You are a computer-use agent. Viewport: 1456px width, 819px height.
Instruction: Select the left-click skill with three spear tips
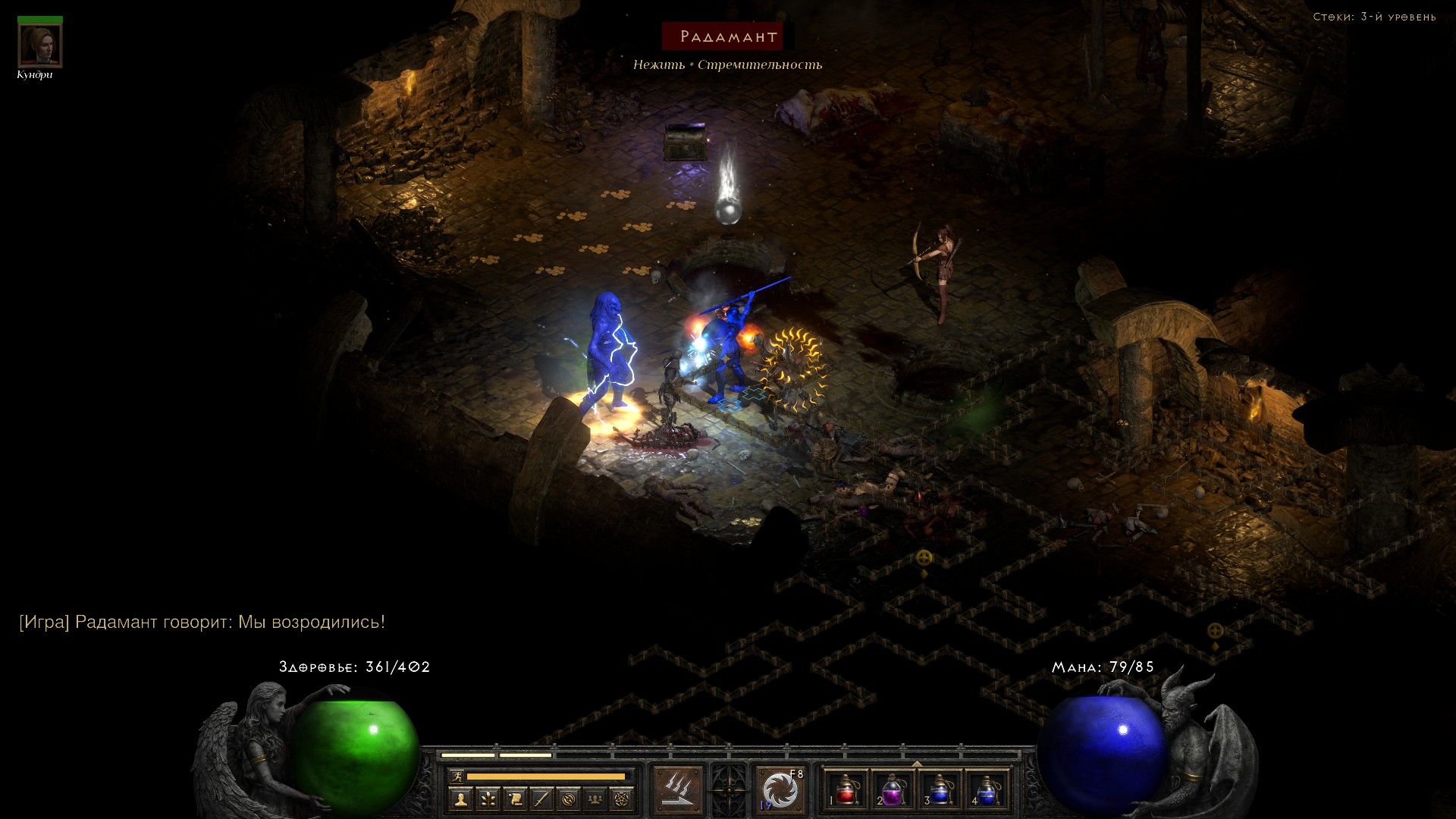click(x=678, y=790)
